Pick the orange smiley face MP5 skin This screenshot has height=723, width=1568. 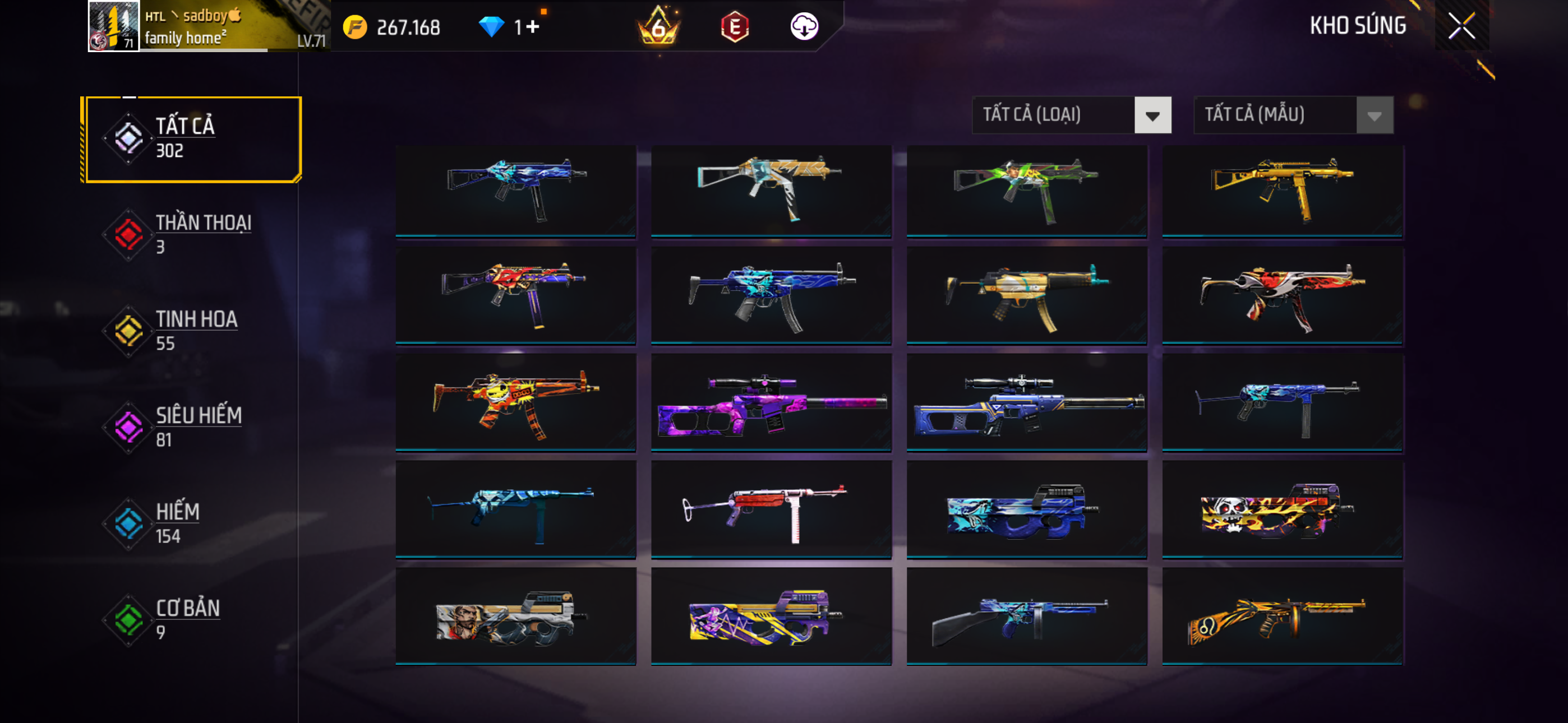[515, 403]
